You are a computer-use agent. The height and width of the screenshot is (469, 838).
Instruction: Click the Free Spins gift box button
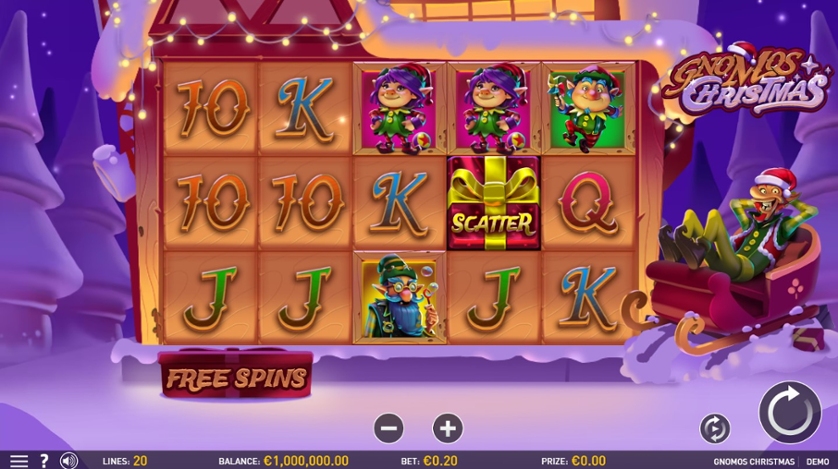236,377
